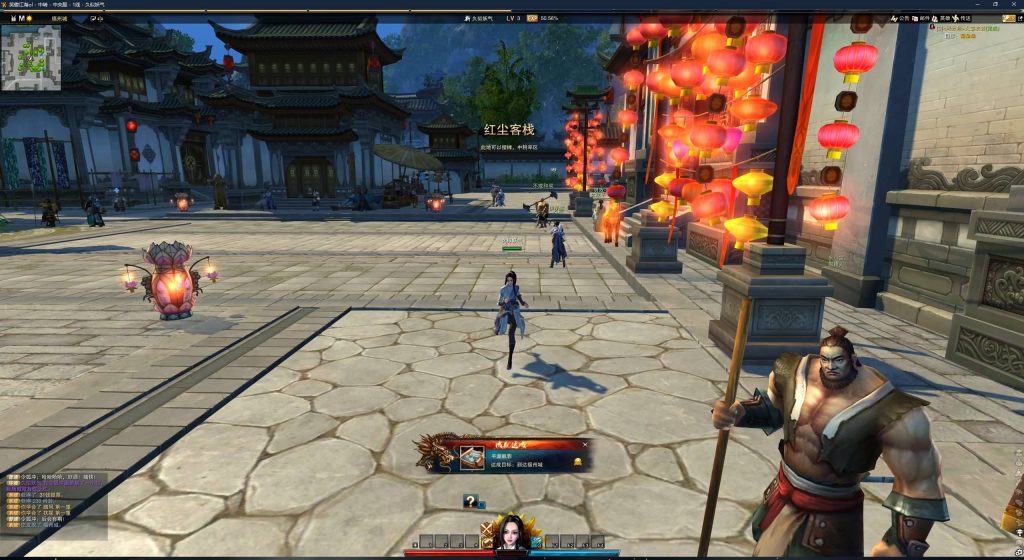Click the achievement item icon in popup

[x=472, y=459]
